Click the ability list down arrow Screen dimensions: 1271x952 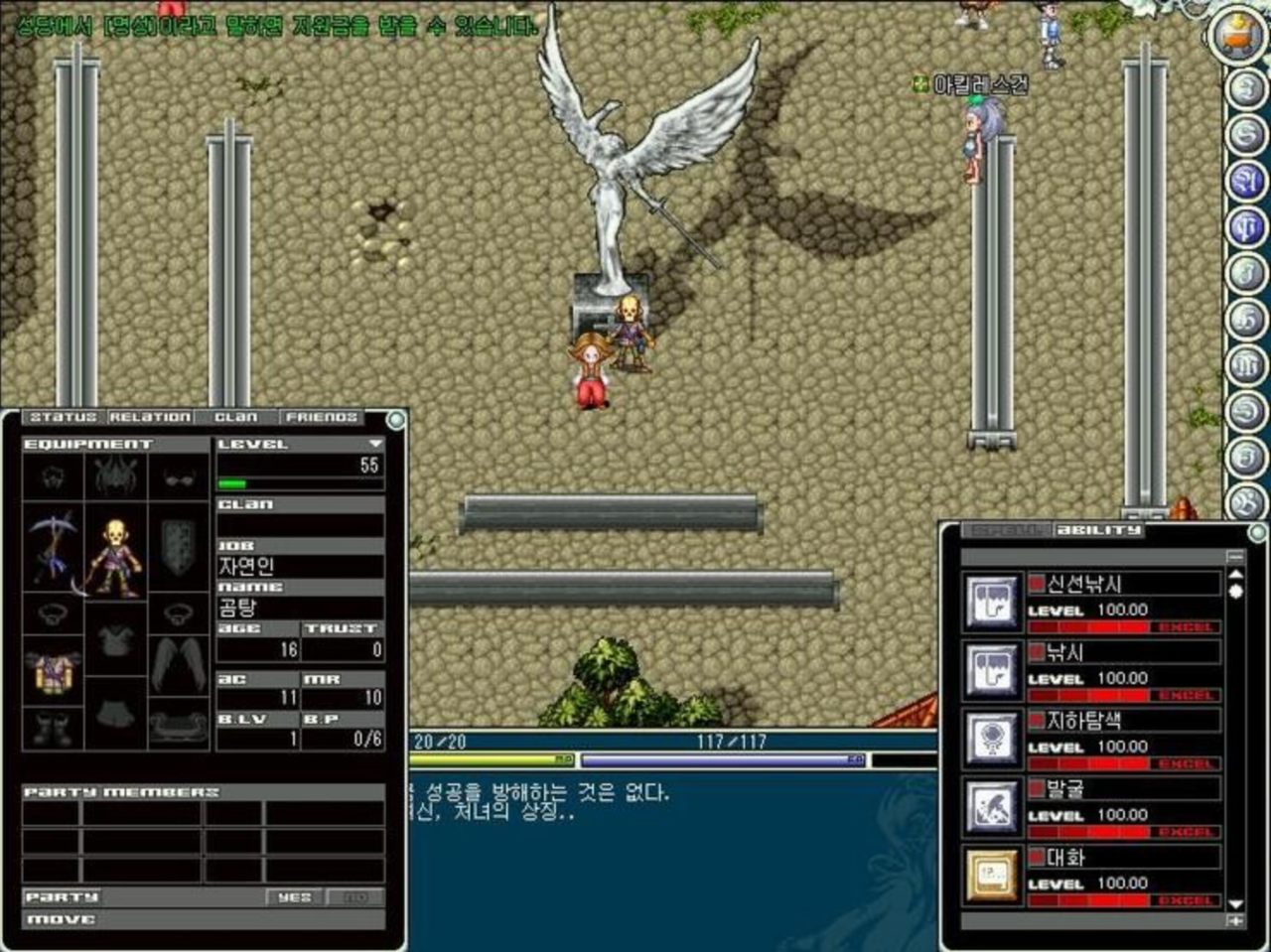(1236, 904)
